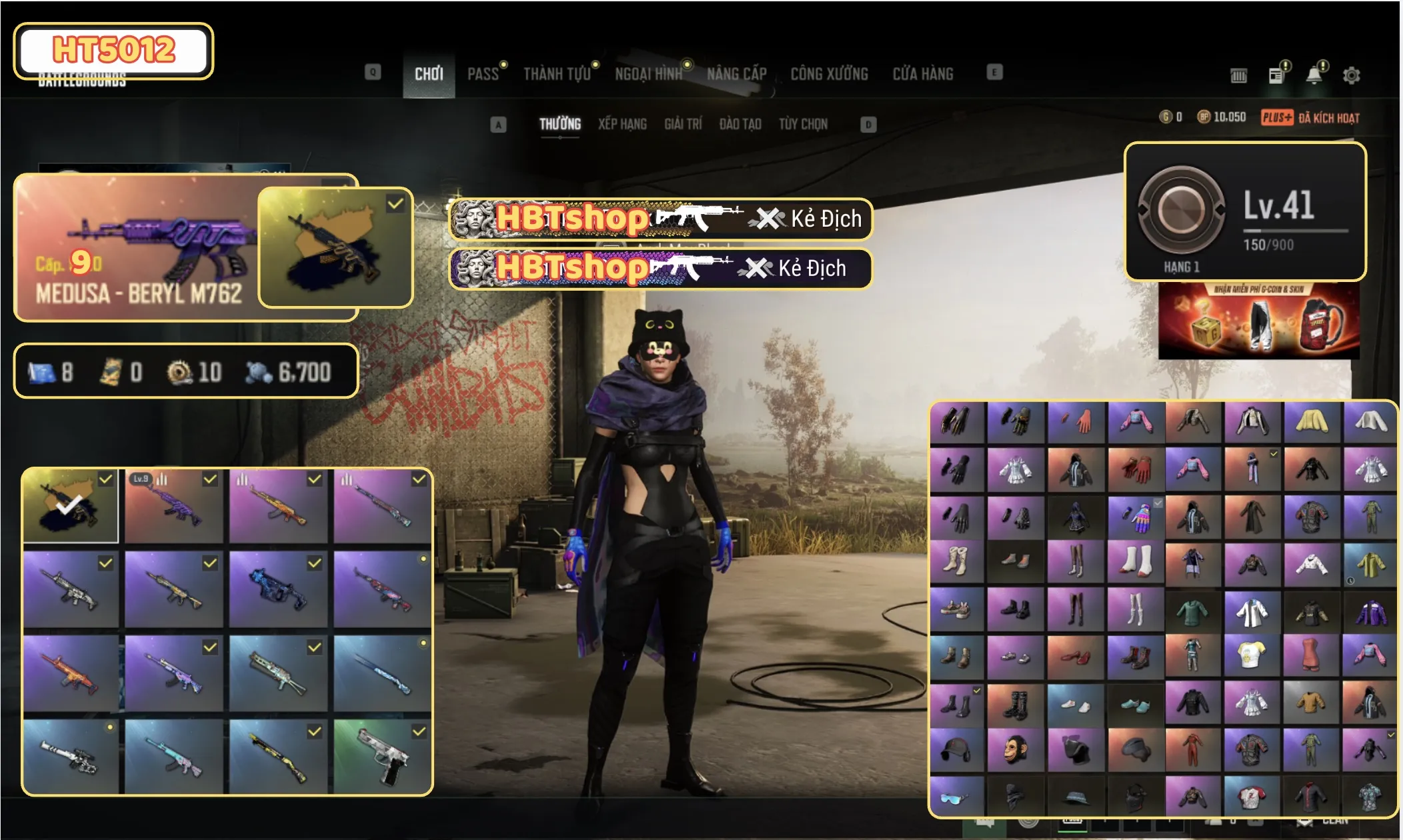Open the free G-Coin and skin banner
Image resolution: width=1403 pixels, height=840 pixels.
[1258, 321]
